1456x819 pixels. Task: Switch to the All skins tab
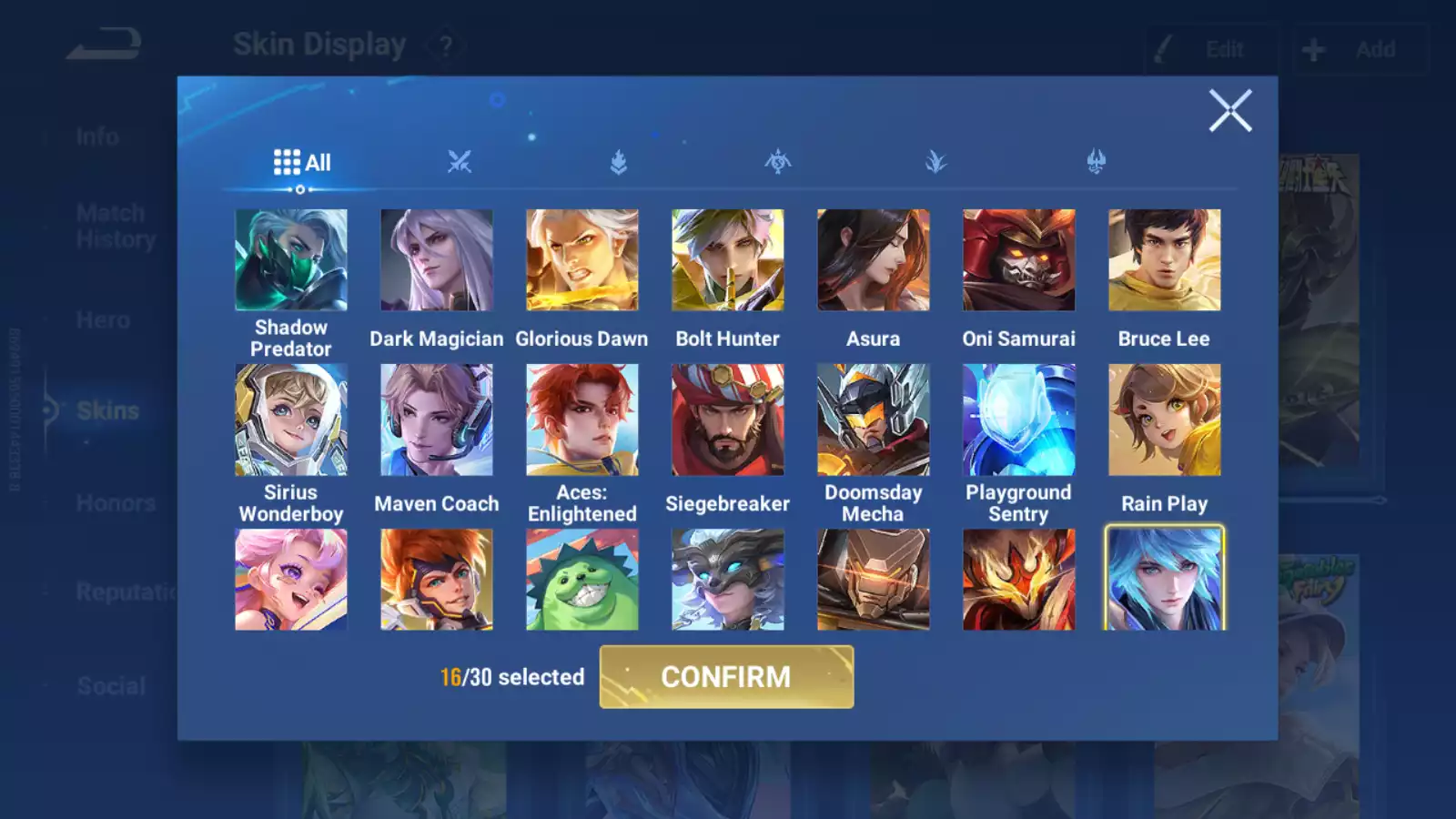pyautogui.click(x=302, y=163)
